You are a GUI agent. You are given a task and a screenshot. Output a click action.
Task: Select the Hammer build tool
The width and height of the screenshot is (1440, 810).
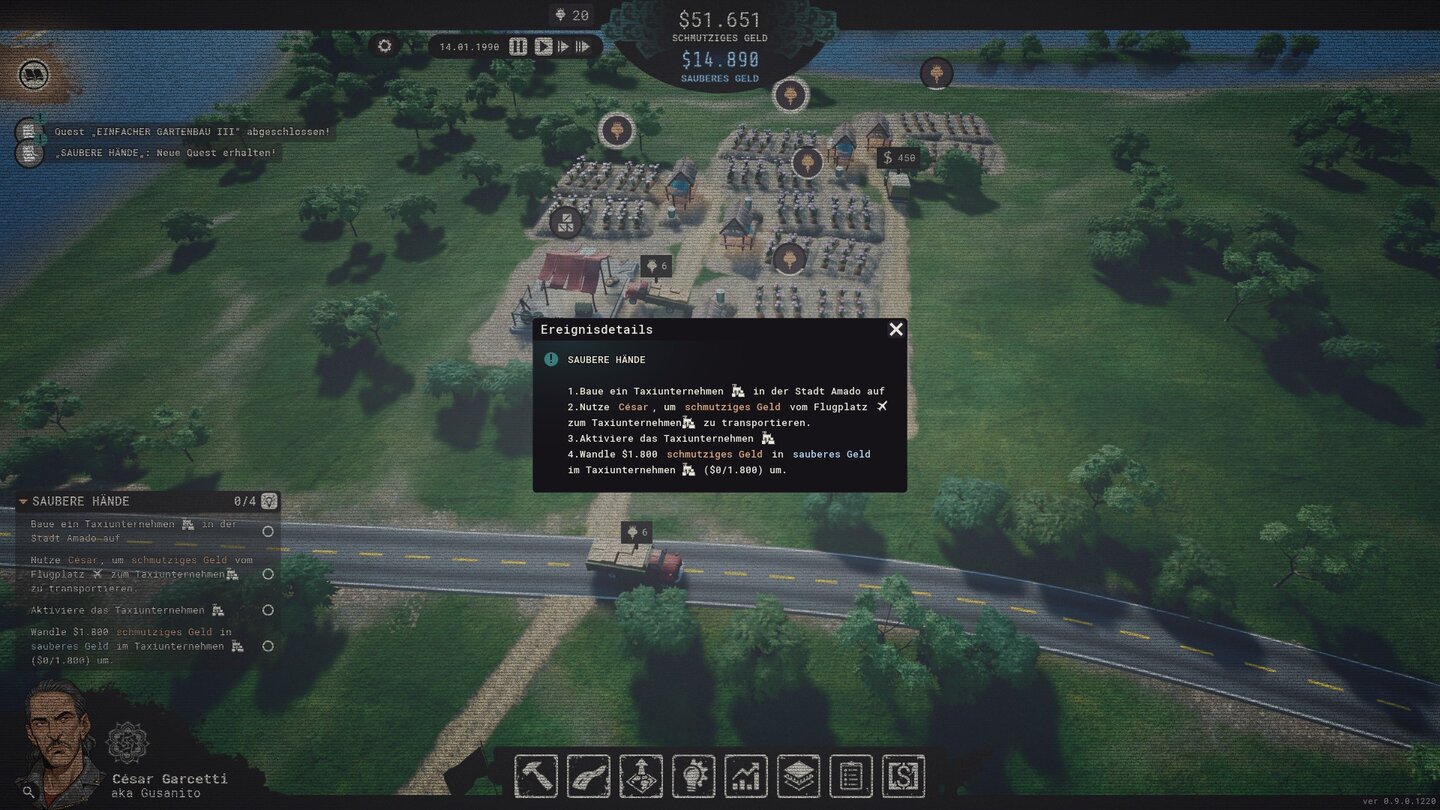(536, 775)
